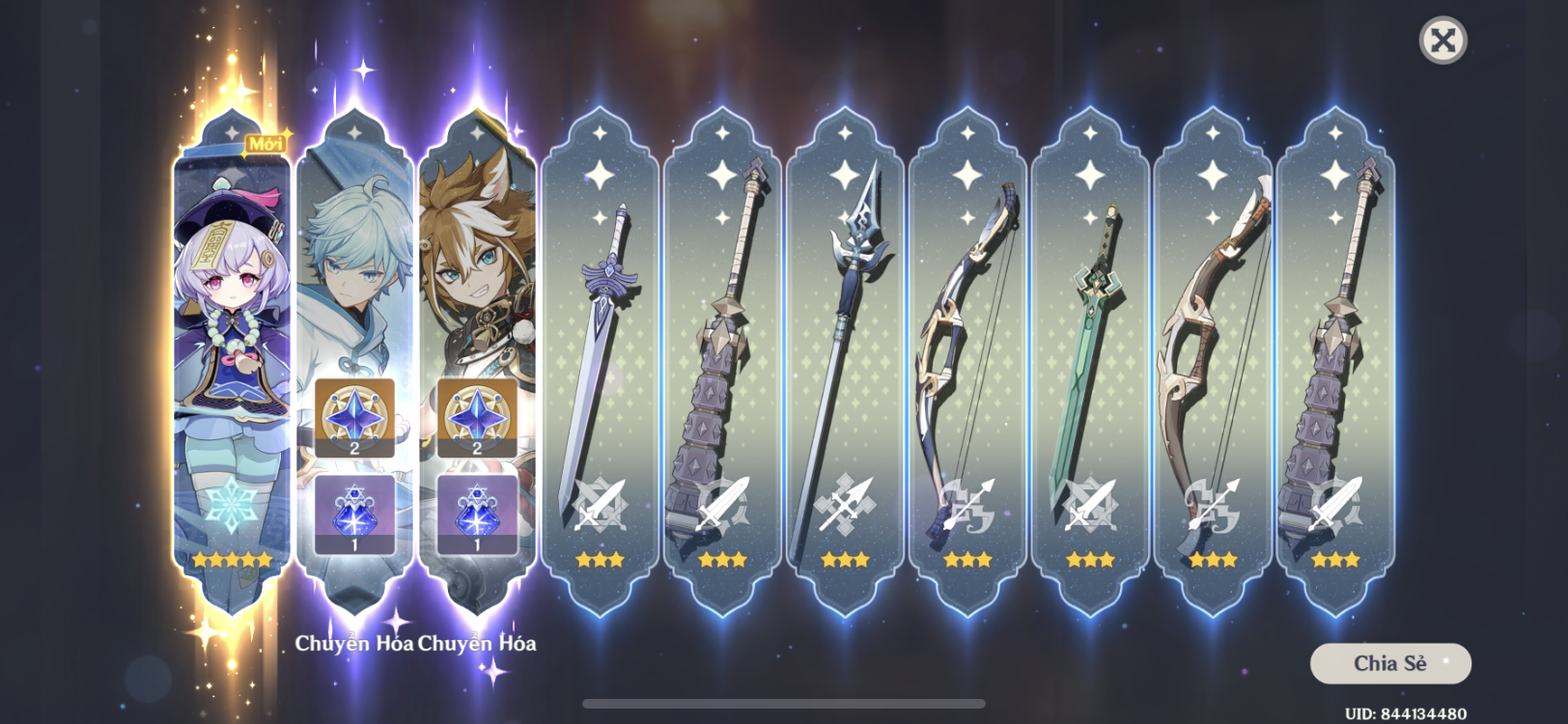Click Gorou's Stella Fortuna icon
This screenshot has height=724, width=1568.
pos(477,514)
